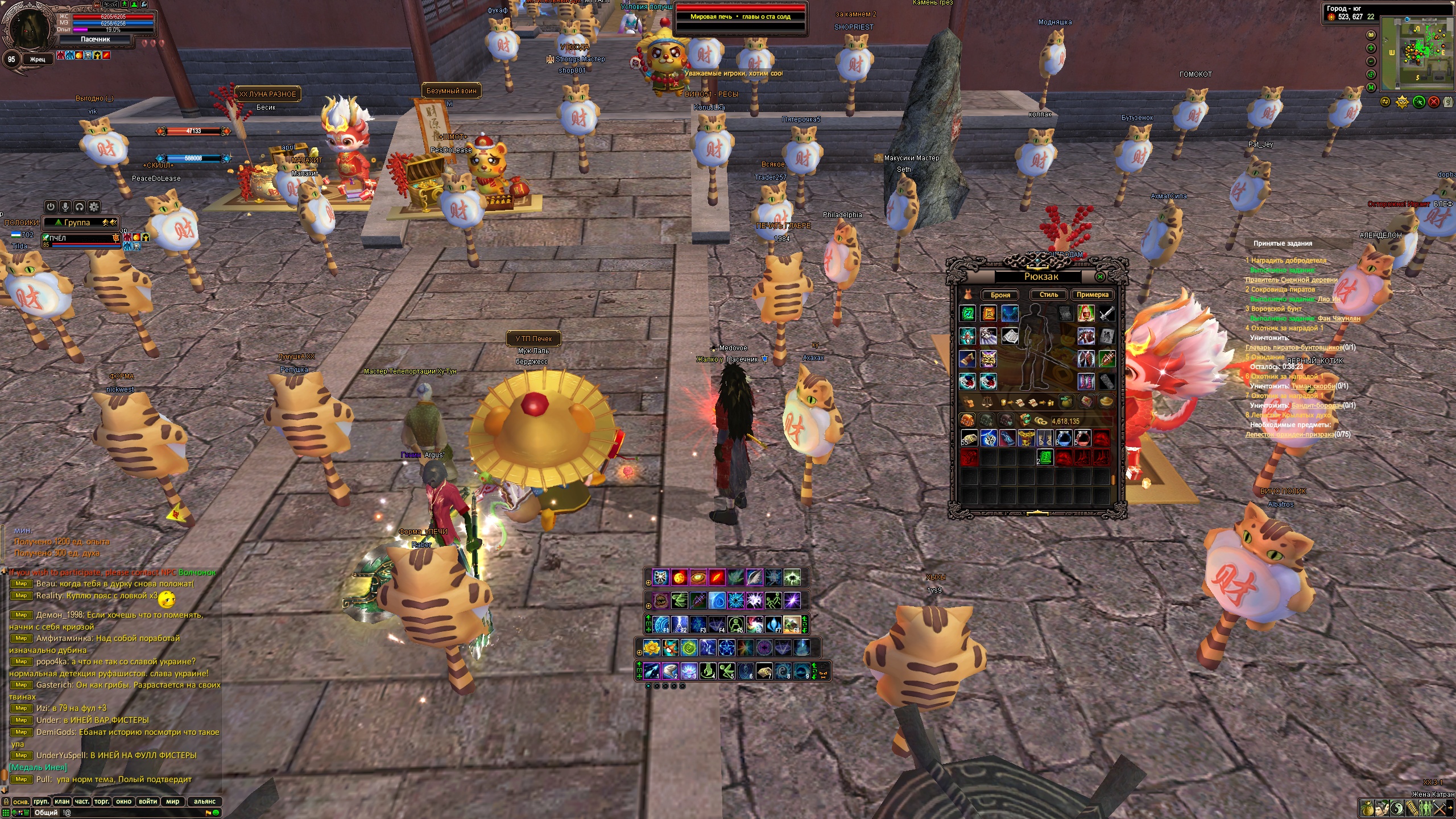This screenshot has width=1456, height=819.
Task: Select the red health potion slot
Action: [x=1082, y=438]
